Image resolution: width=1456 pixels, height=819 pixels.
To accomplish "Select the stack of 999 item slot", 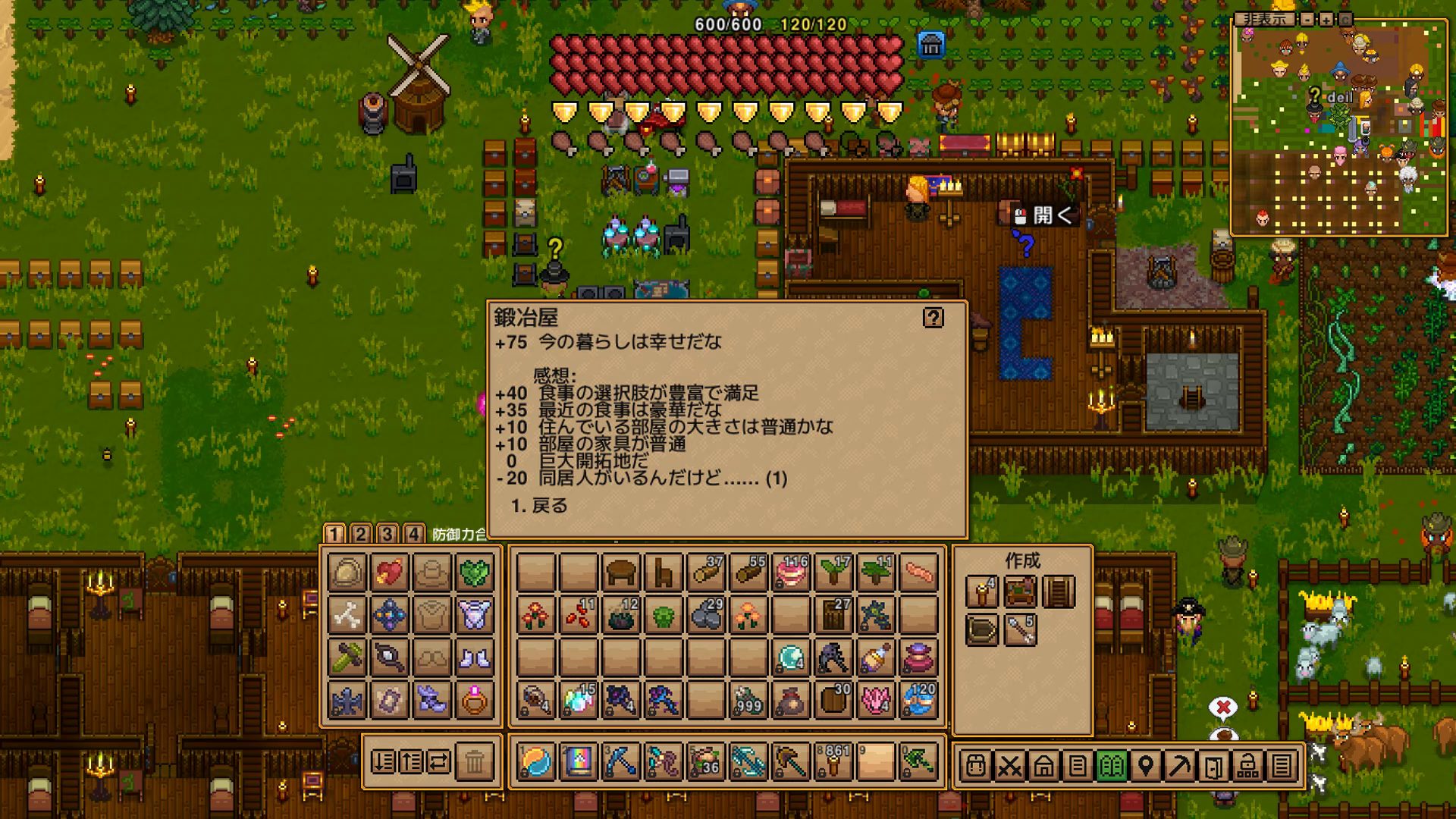I will coord(748,700).
